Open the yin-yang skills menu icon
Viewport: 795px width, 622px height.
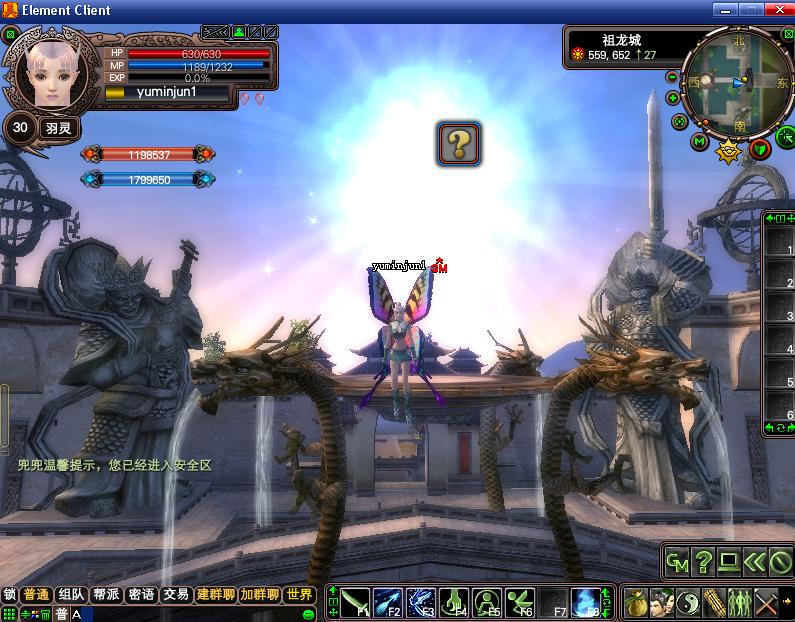687,603
